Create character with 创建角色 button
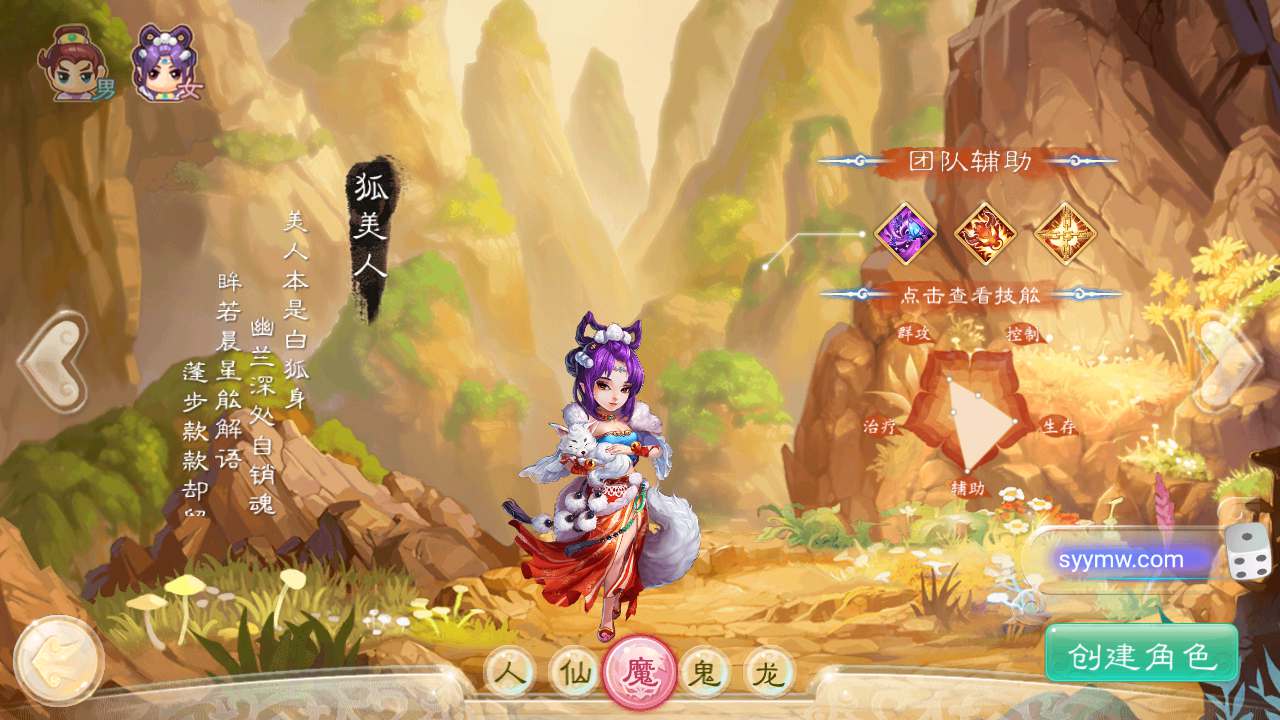Screen dimensions: 1280x720 coord(1142,655)
